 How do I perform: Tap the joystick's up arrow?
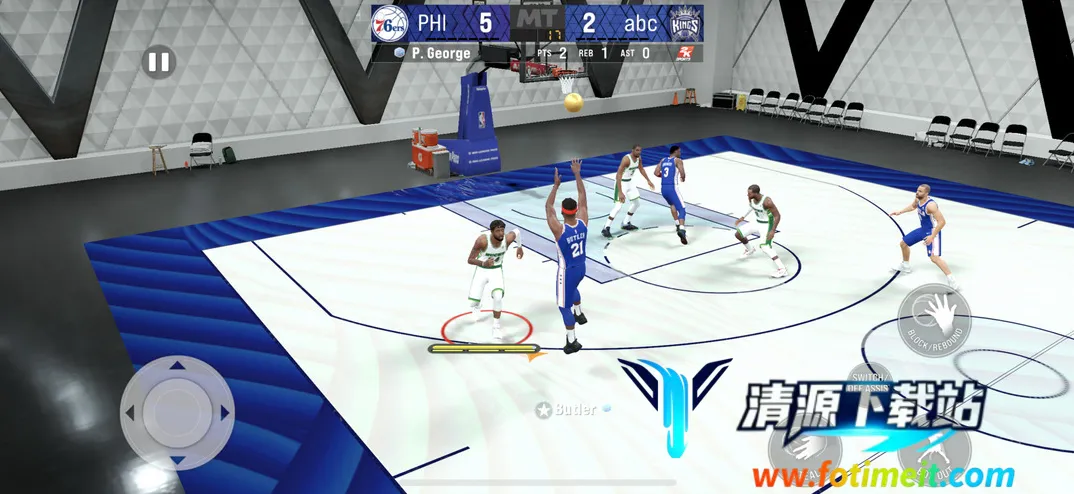pos(177,365)
